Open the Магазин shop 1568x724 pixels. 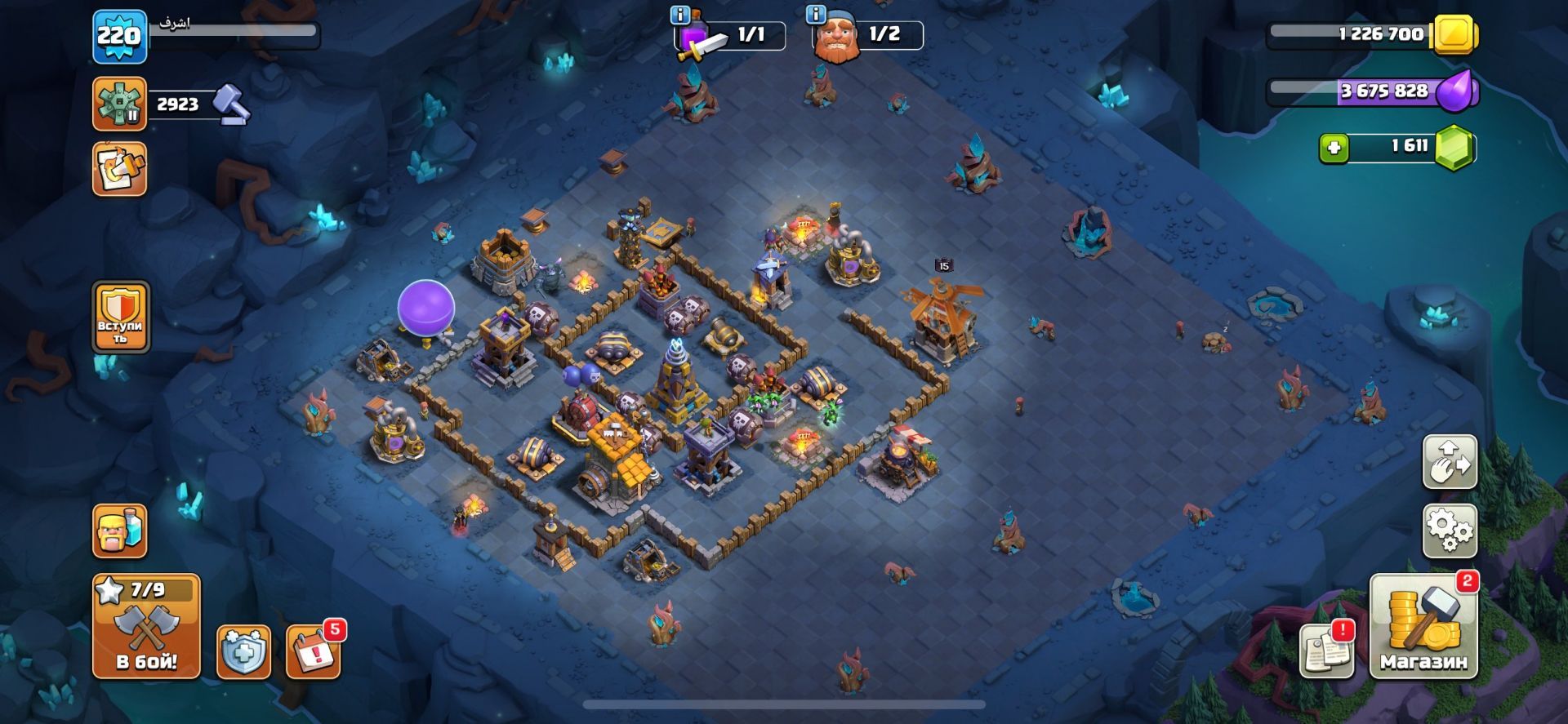tap(1423, 626)
